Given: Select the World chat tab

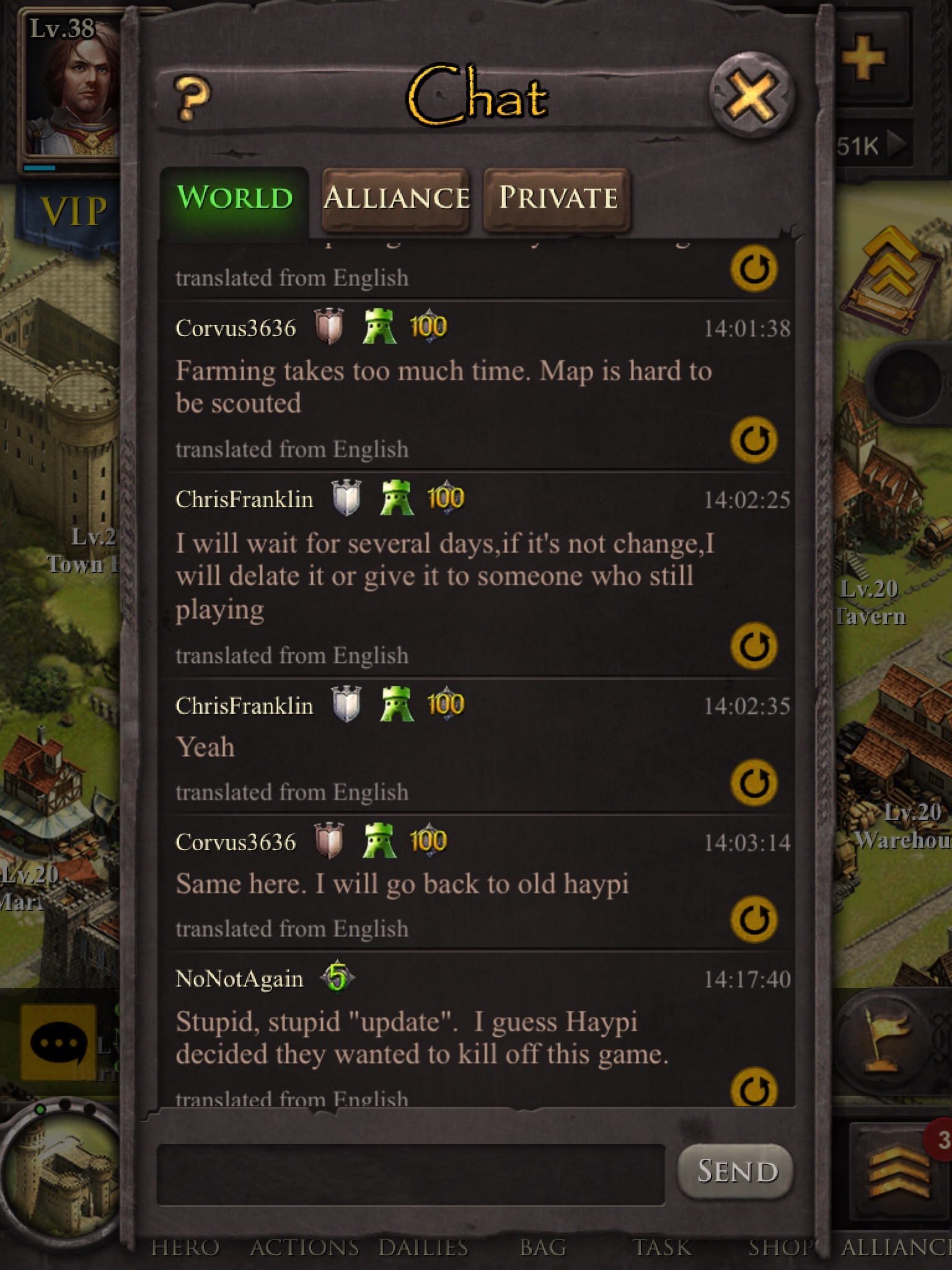Looking at the screenshot, I should (234, 198).
